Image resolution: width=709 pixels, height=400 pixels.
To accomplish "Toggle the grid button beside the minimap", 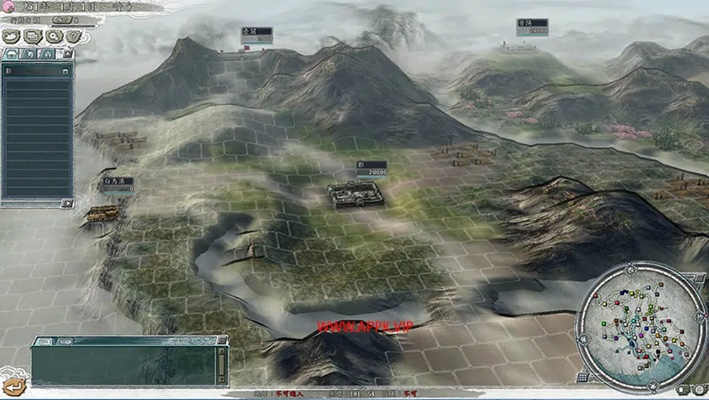I will pyautogui.click(x=581, y=377).
